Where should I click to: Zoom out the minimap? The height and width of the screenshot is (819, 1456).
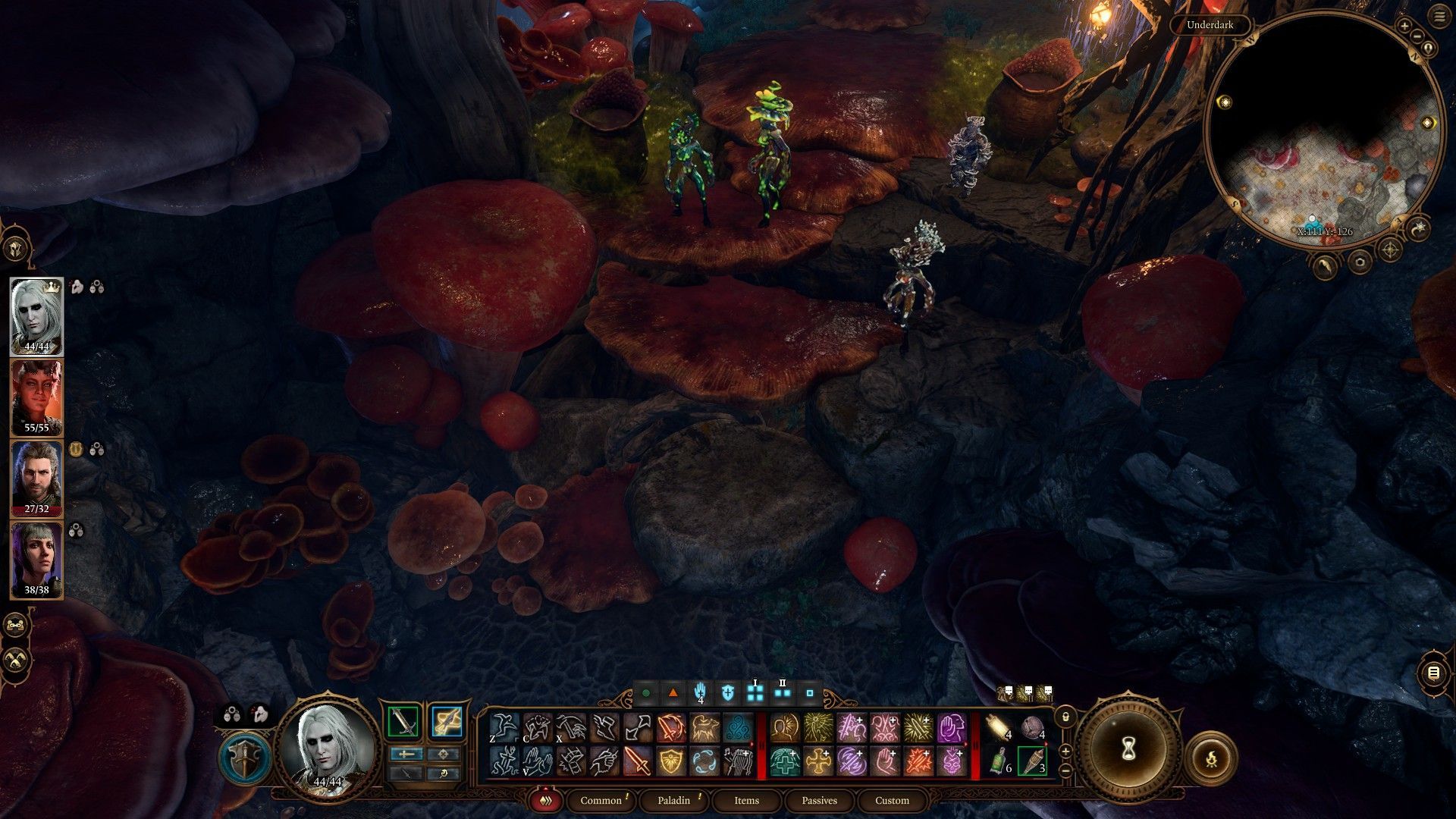coord(1417,36)
